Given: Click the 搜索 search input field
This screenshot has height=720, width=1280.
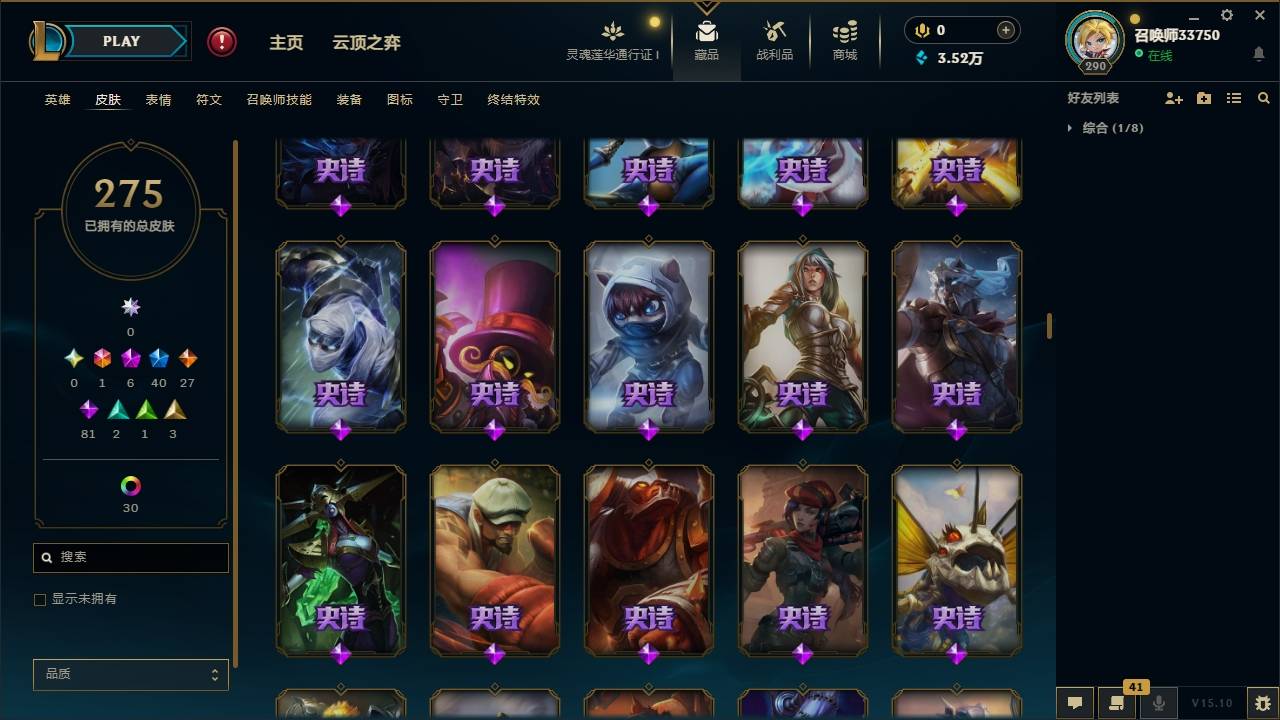Looking at the screenshot, I should (x=130, y=557).
